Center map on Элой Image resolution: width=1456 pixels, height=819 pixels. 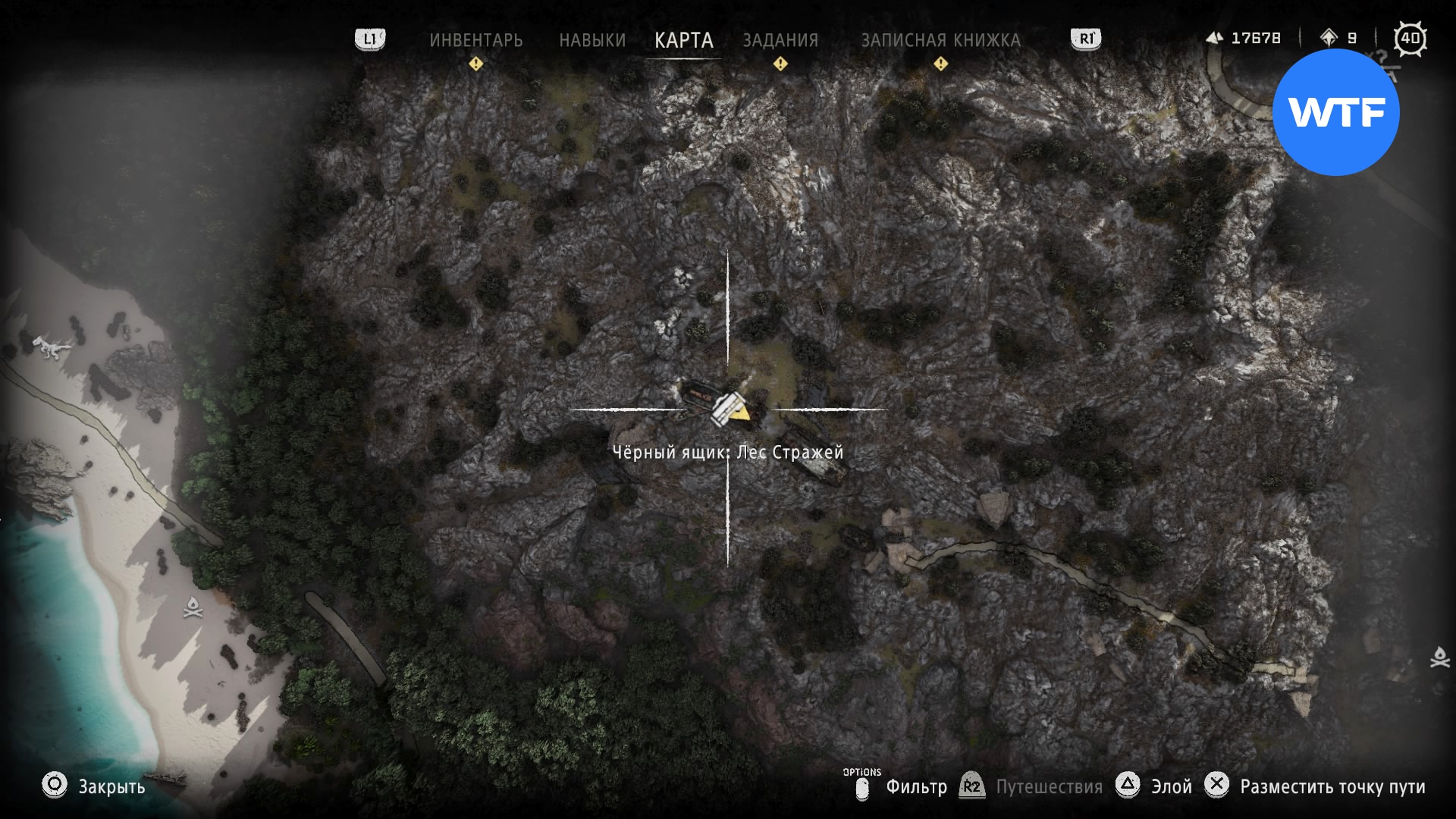[x=1171, y=786]
